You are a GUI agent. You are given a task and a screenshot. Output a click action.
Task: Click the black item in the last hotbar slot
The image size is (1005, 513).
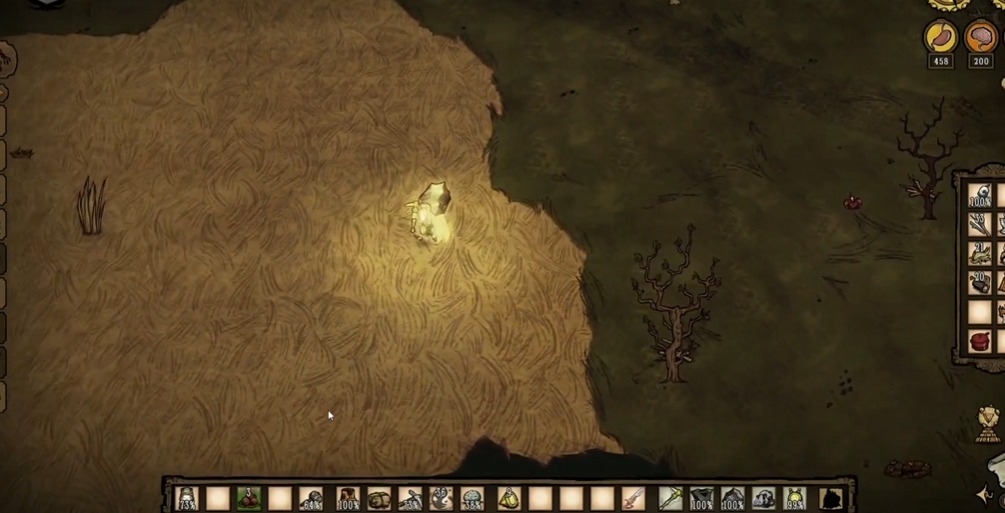click(830, 497)
